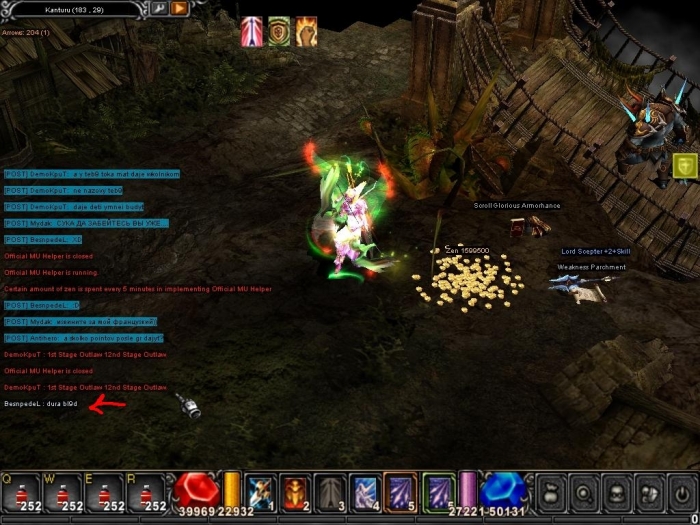Open the pouch icon menu button

[x=550, y=493]
